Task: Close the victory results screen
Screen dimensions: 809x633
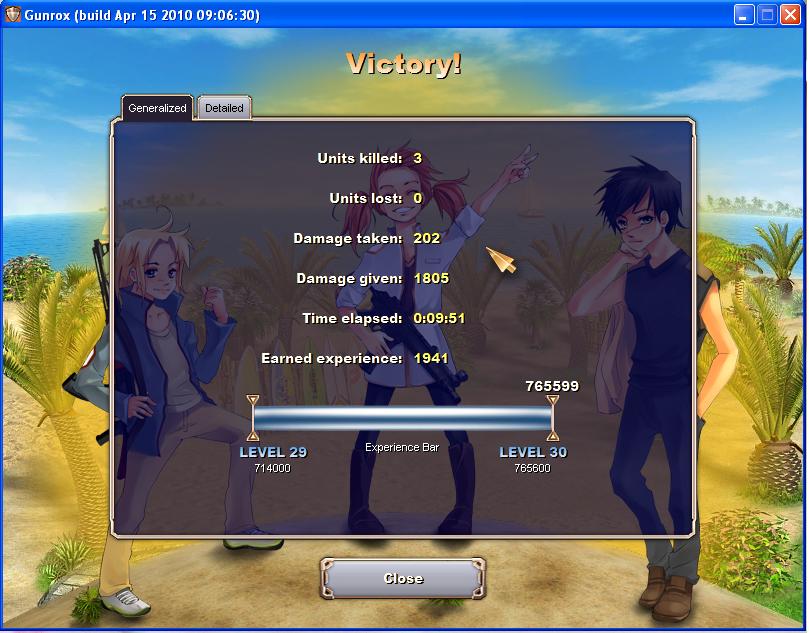Action: click(x=403, y=578)
